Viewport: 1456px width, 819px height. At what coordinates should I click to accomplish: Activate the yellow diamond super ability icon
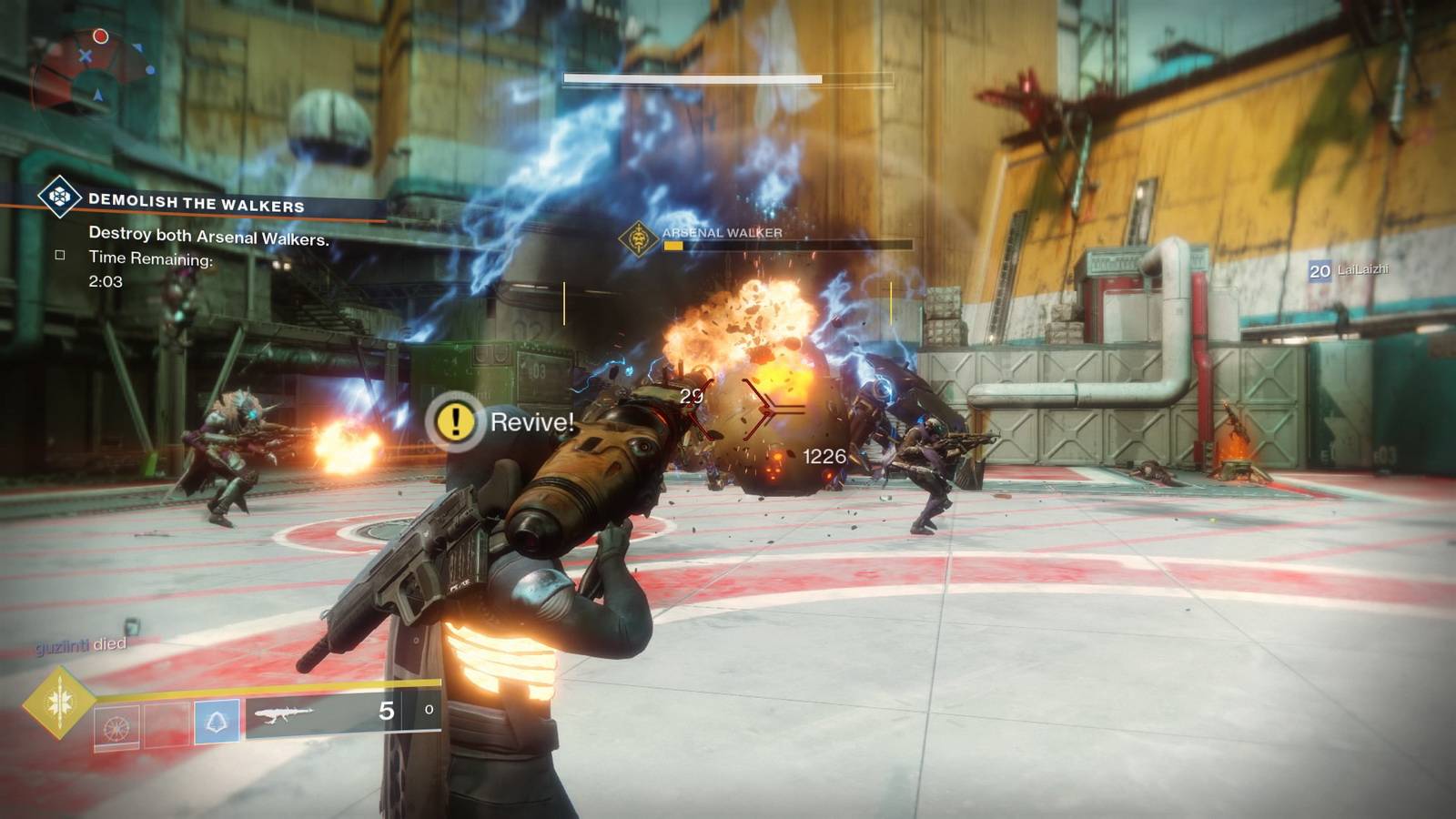tap(59, 702)
